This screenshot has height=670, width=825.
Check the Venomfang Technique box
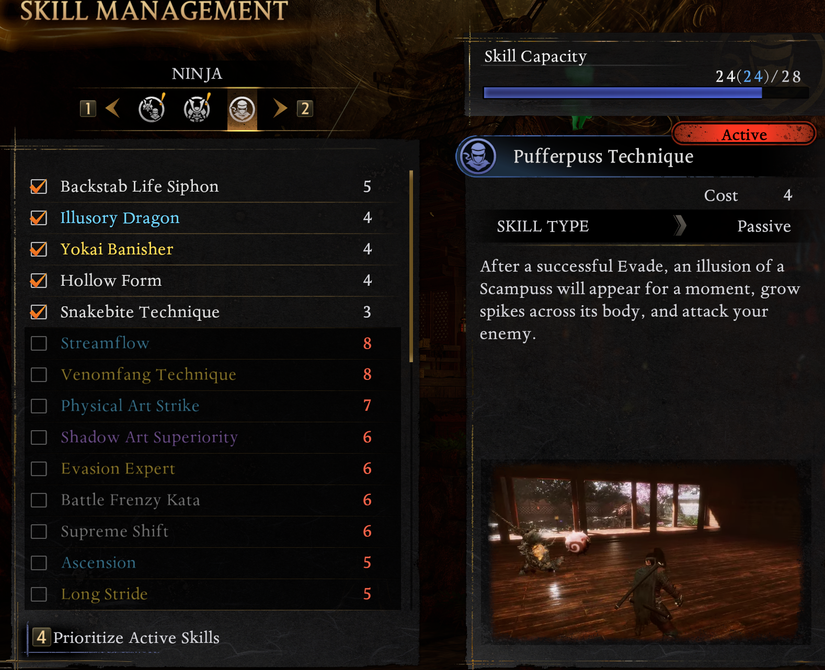pyautogui.click(x=39, y=375)
